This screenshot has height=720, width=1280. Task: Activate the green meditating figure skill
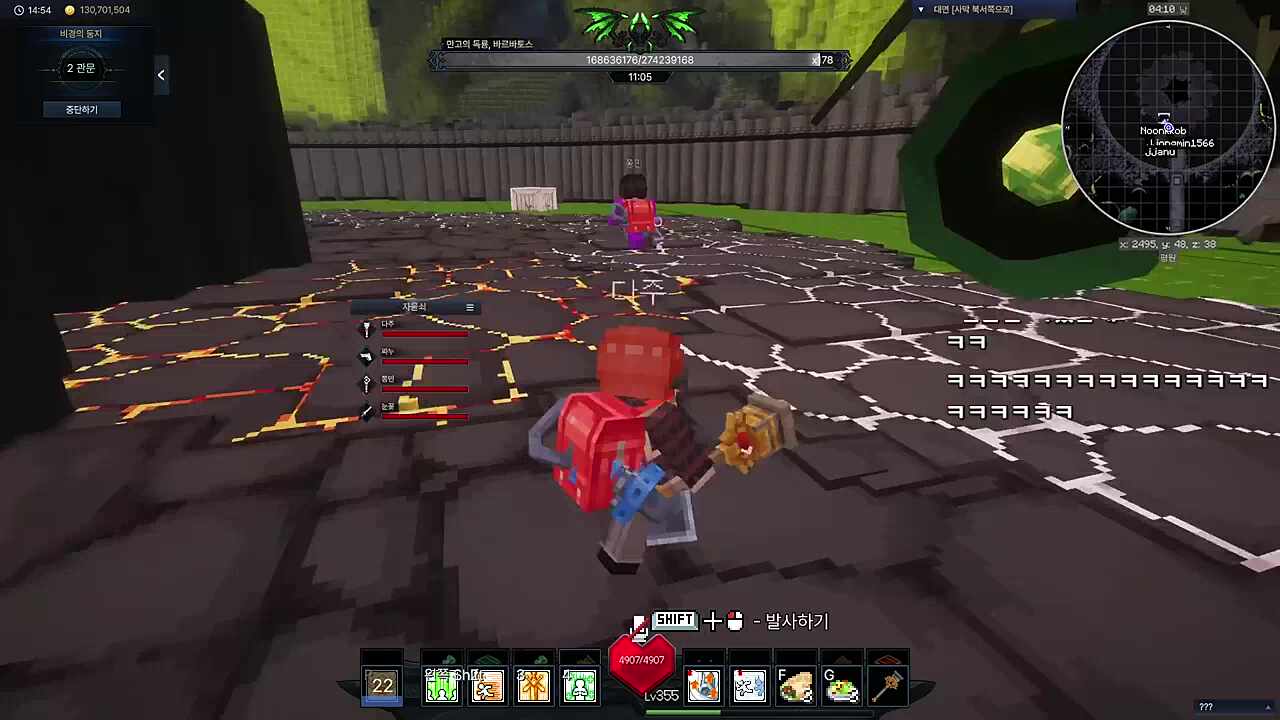[580, 686]
